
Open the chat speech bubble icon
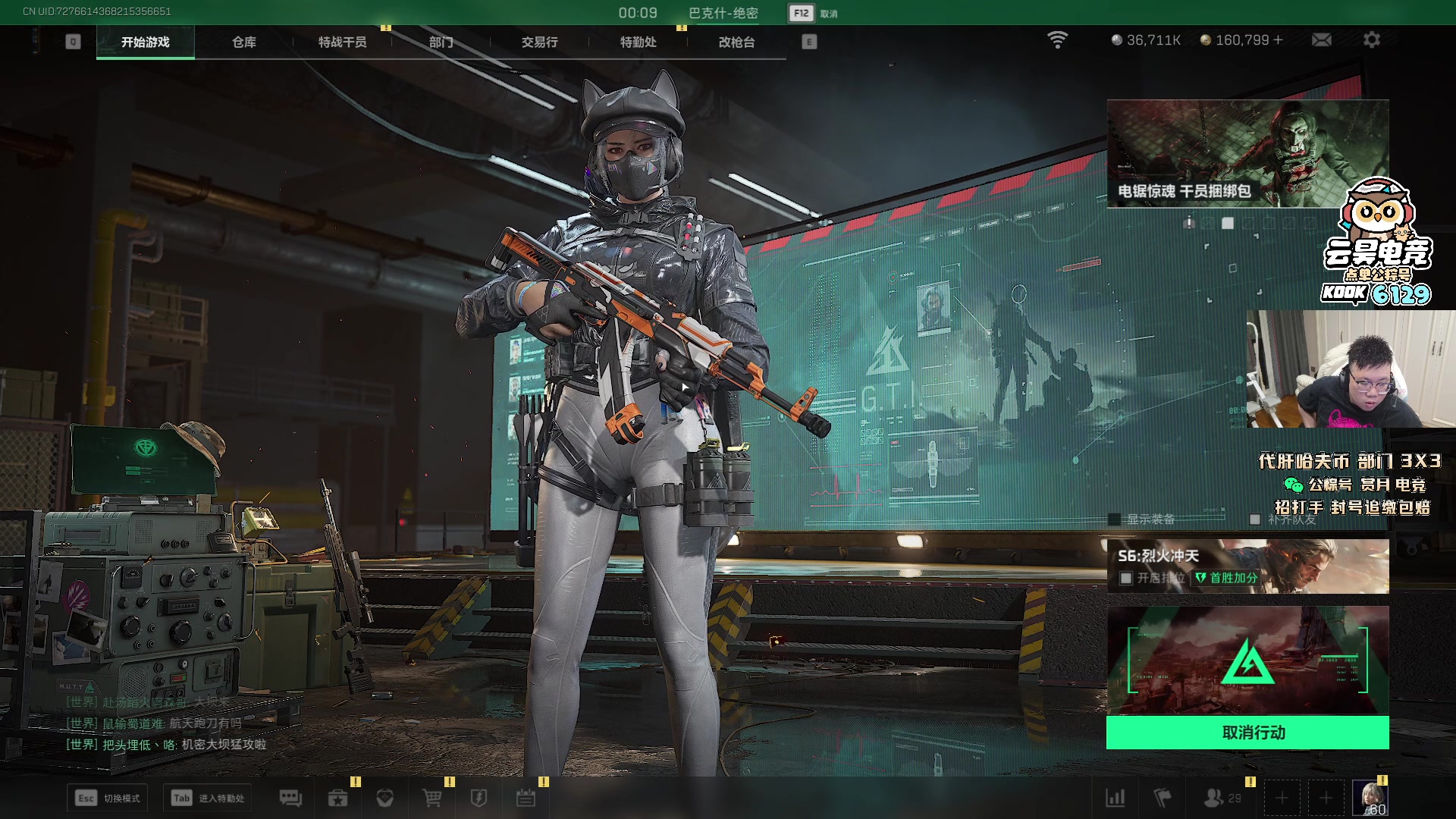point(290,798)
